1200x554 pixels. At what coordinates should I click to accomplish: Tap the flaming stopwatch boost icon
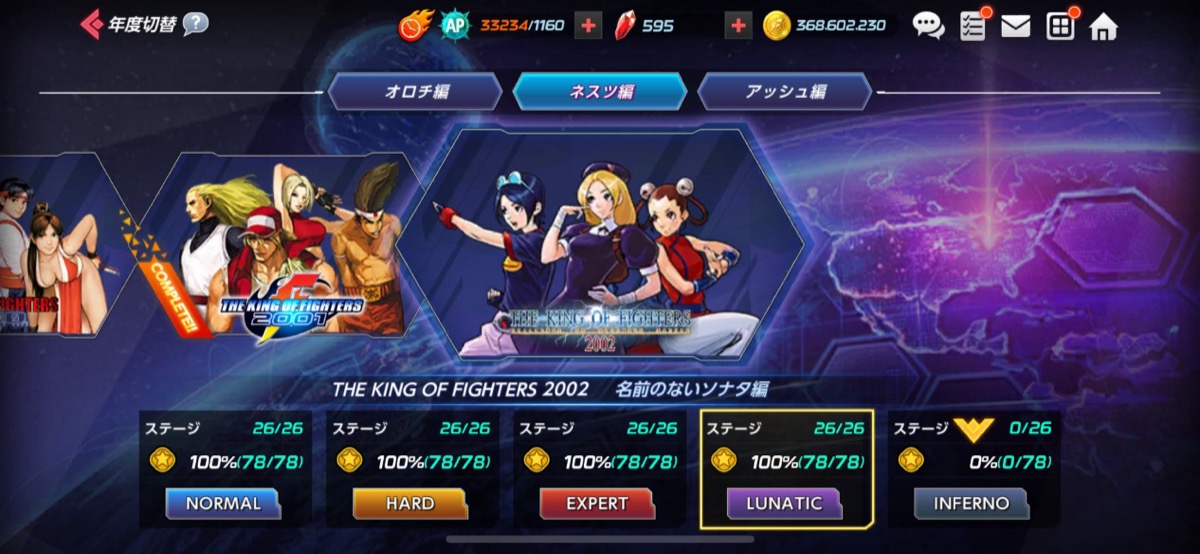click(414, 26)
